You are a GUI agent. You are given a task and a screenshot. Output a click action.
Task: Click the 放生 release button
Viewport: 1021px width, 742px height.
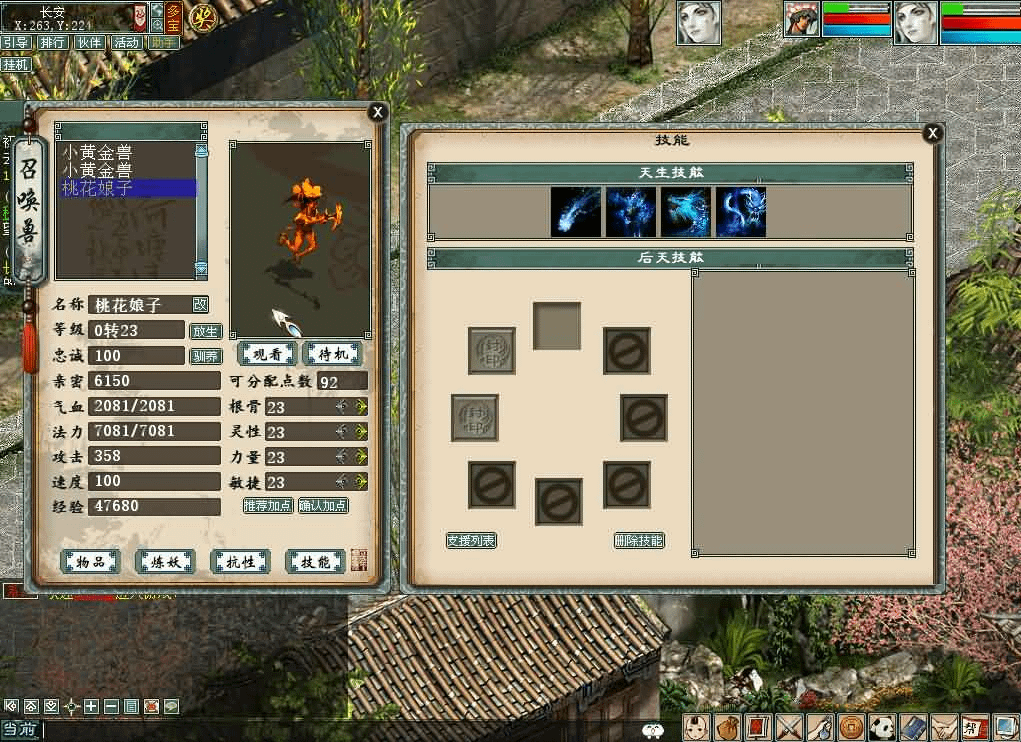[x=205, y=331]
